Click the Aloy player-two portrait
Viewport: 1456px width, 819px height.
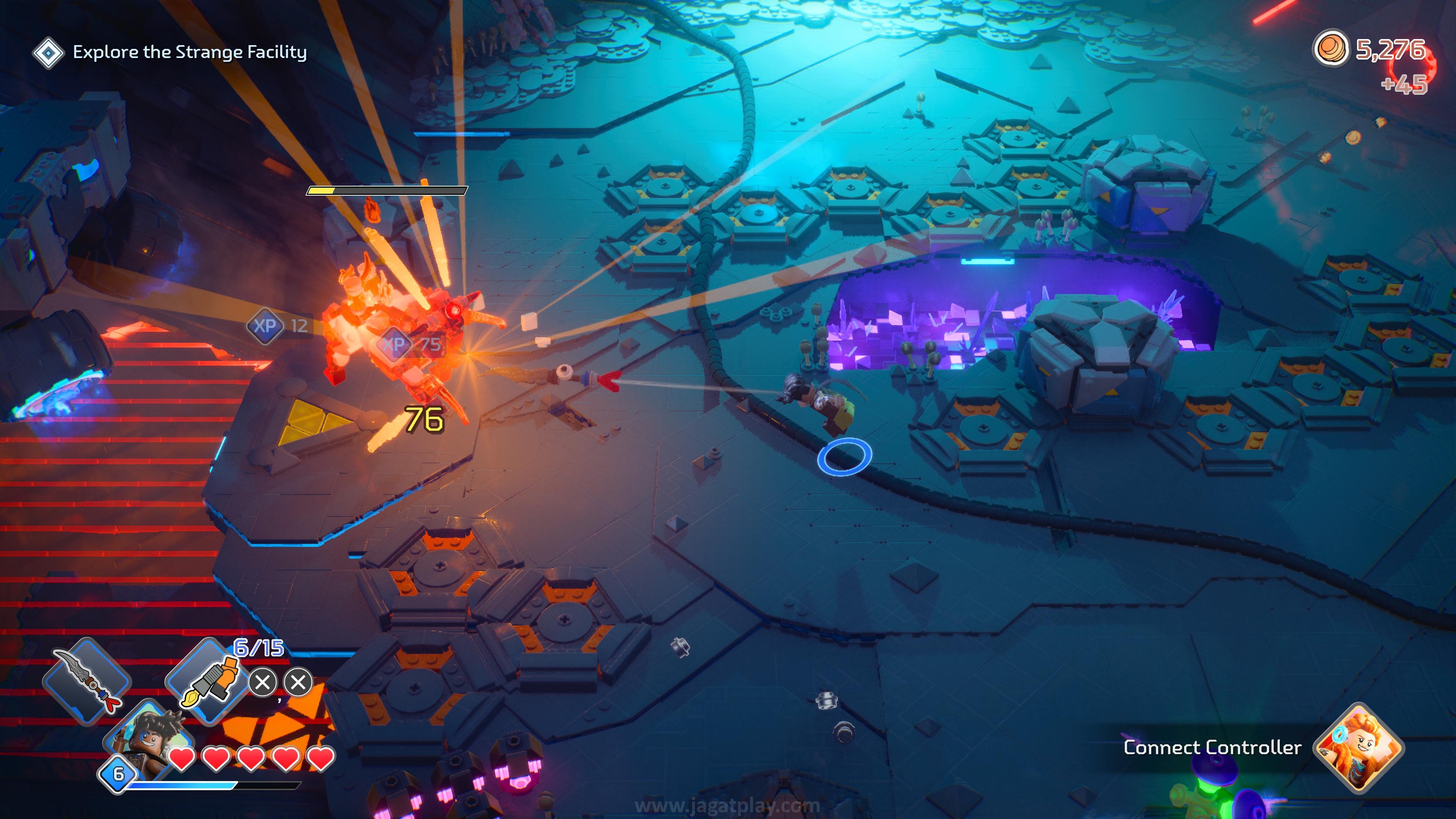(x=1359, y=747)
